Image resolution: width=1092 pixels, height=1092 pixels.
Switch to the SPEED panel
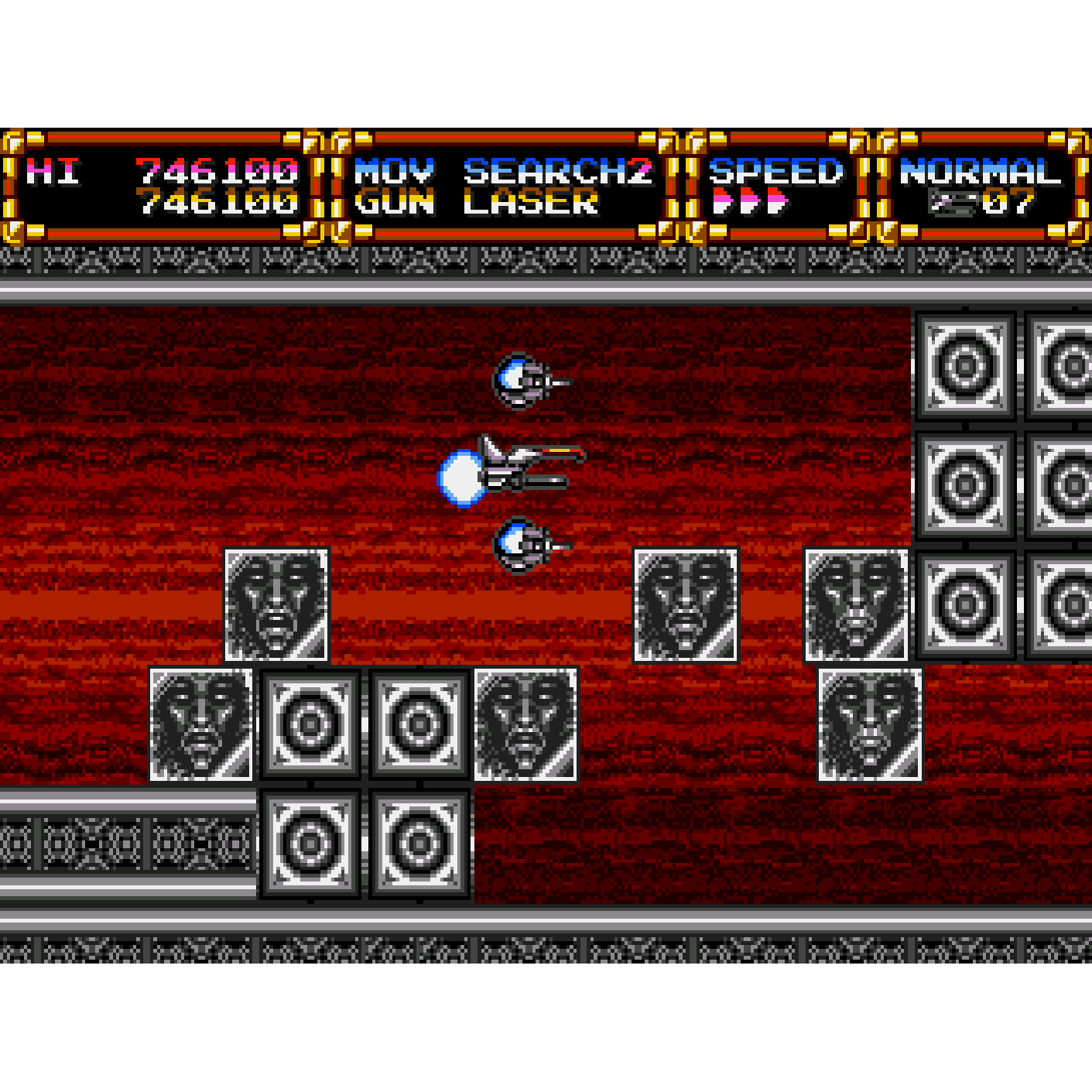pos(775,170)
